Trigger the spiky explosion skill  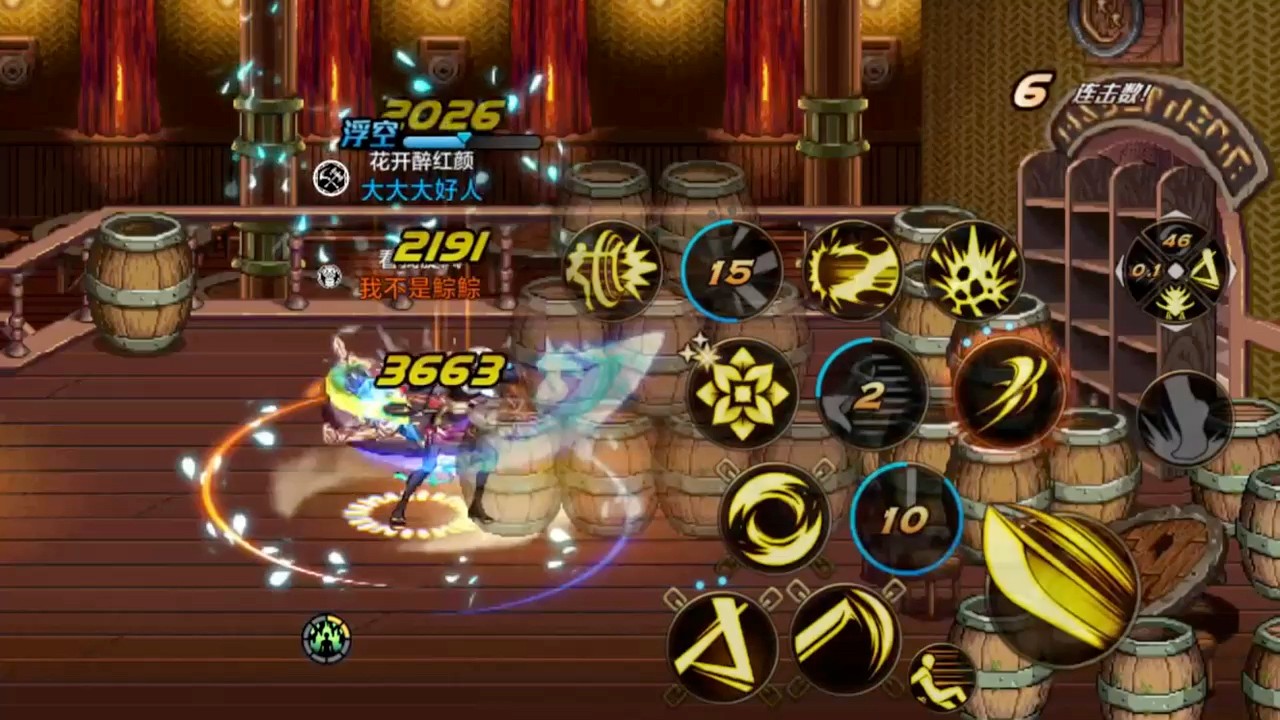(x=973, y=271)
